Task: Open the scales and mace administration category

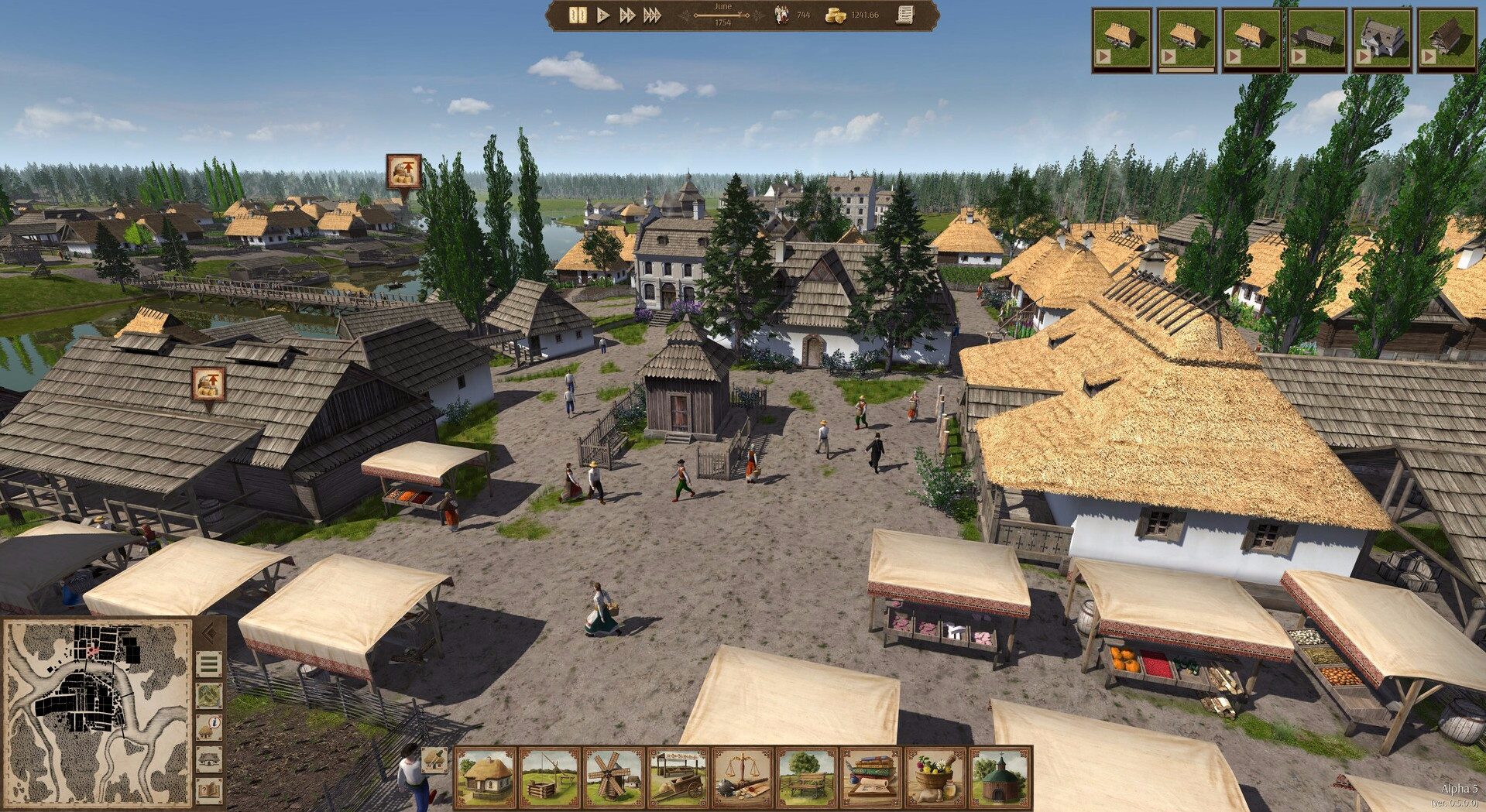Action: [743, 777]
